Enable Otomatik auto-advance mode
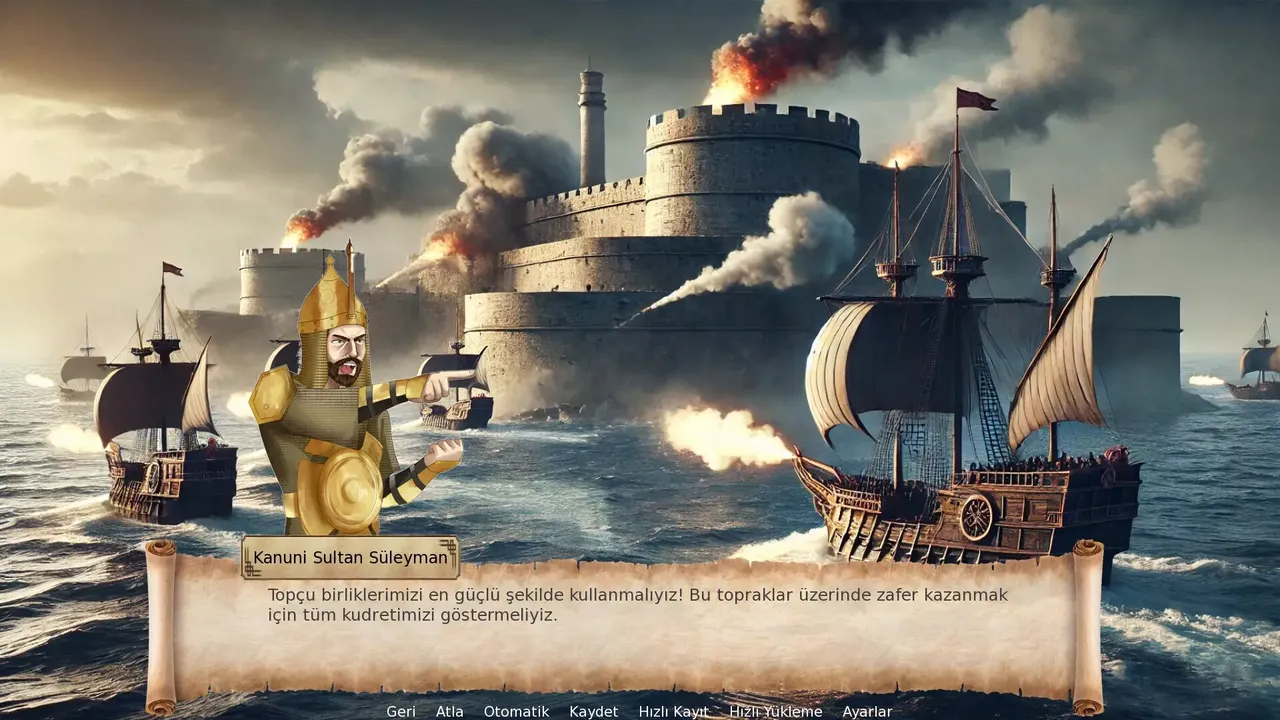The height and width of the screenshot is (720, 1280). pos(515,712)
